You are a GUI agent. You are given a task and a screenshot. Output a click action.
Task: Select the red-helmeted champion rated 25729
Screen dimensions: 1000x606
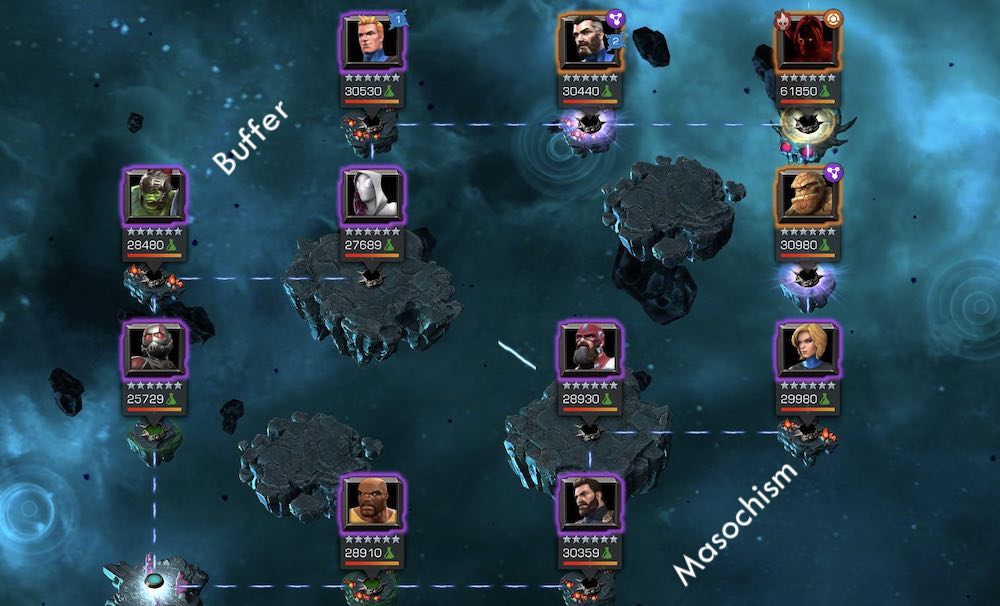click(154, 350)
